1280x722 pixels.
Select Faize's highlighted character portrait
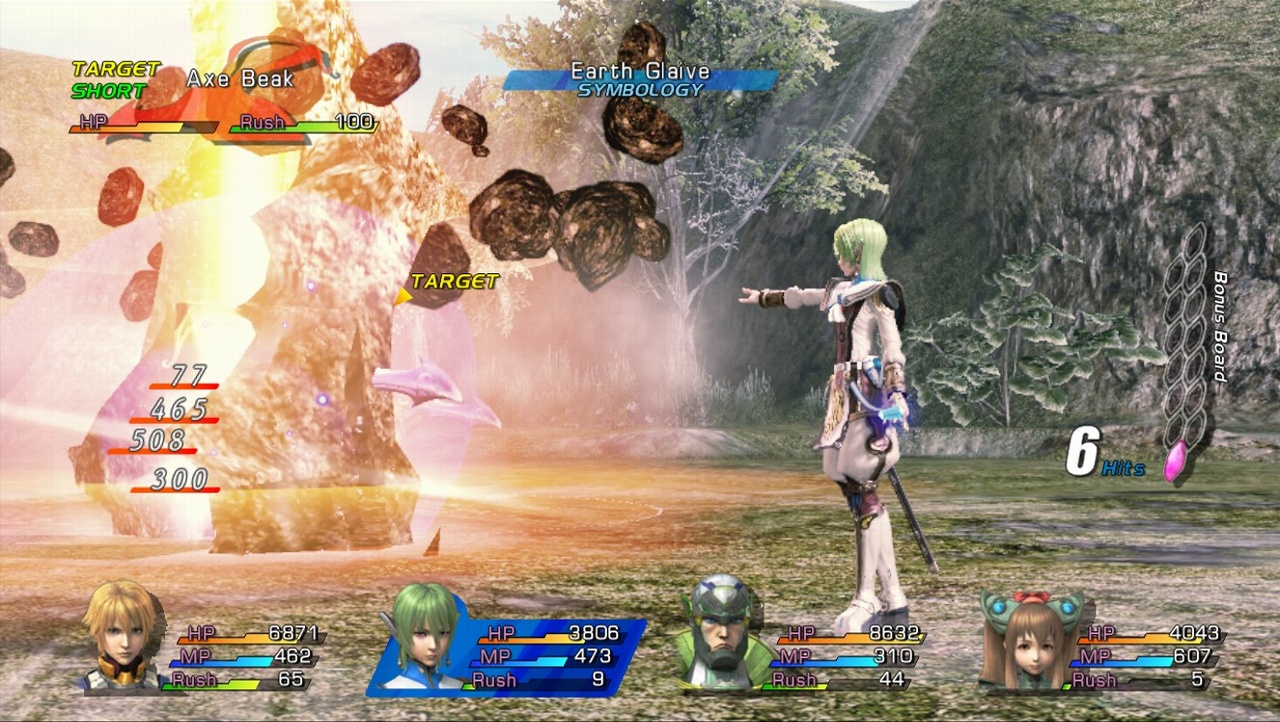pos(425,645)
